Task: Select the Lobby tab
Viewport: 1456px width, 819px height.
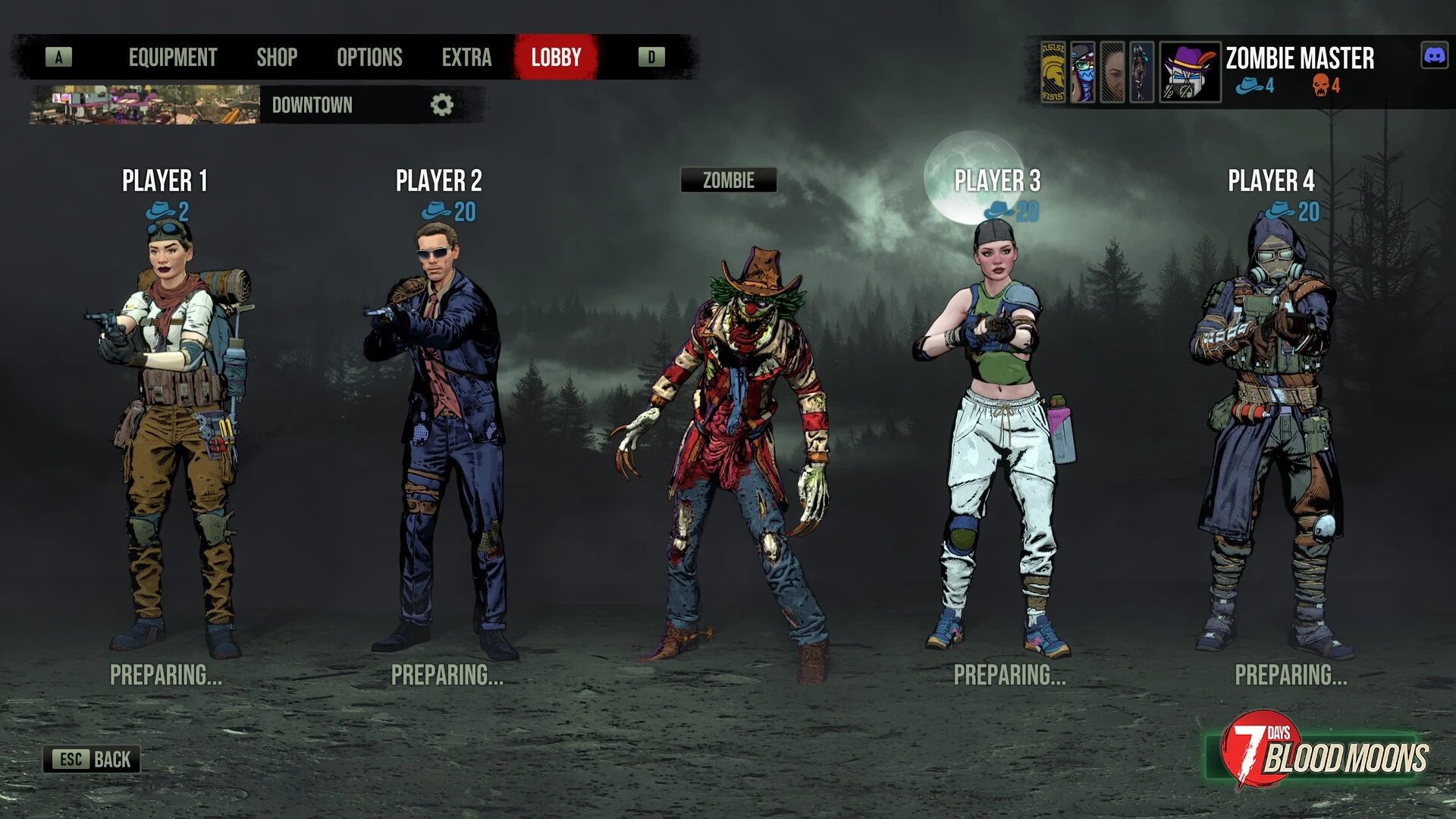Action: point(556,58)
